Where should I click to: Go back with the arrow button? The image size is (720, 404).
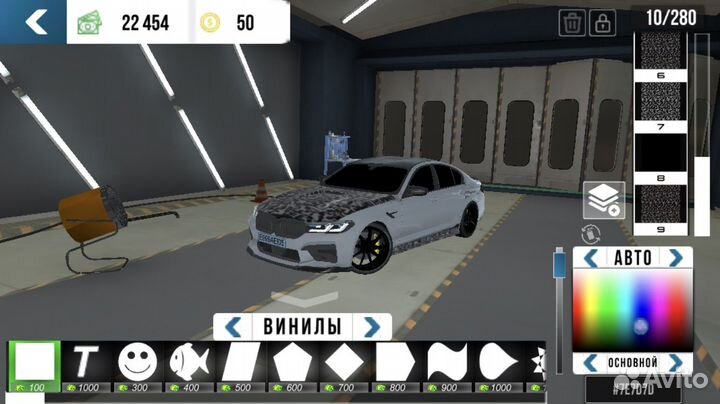(35, 22)
